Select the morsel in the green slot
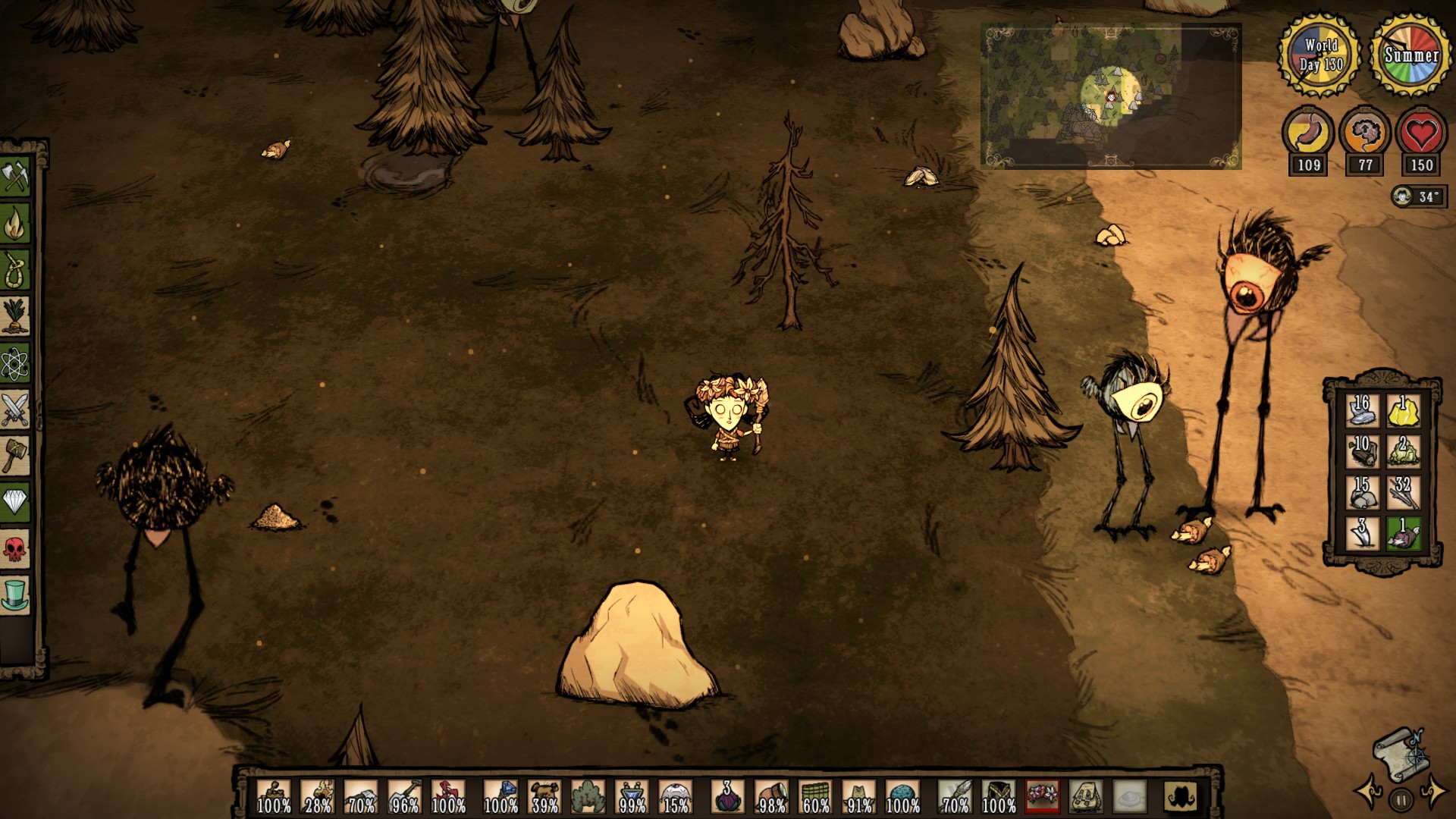1456x819 pixels. 1403,534
